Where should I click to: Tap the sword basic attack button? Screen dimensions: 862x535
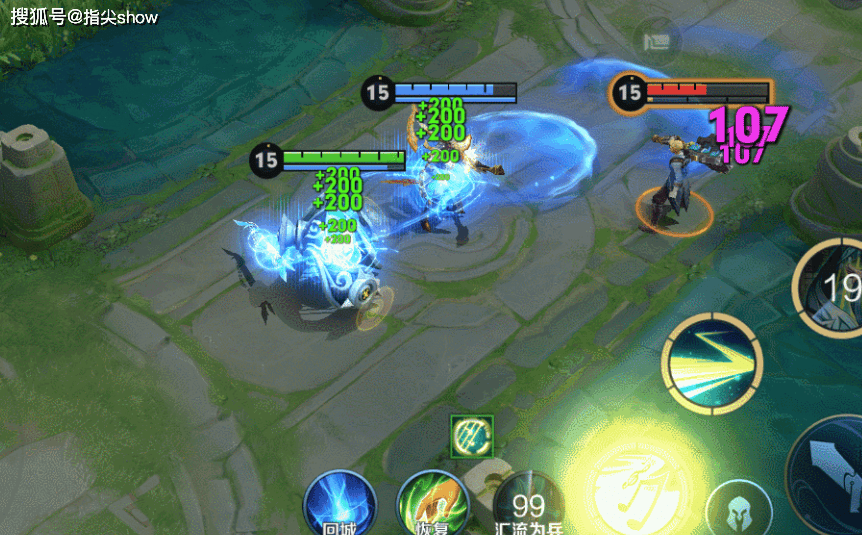(832, 471)
